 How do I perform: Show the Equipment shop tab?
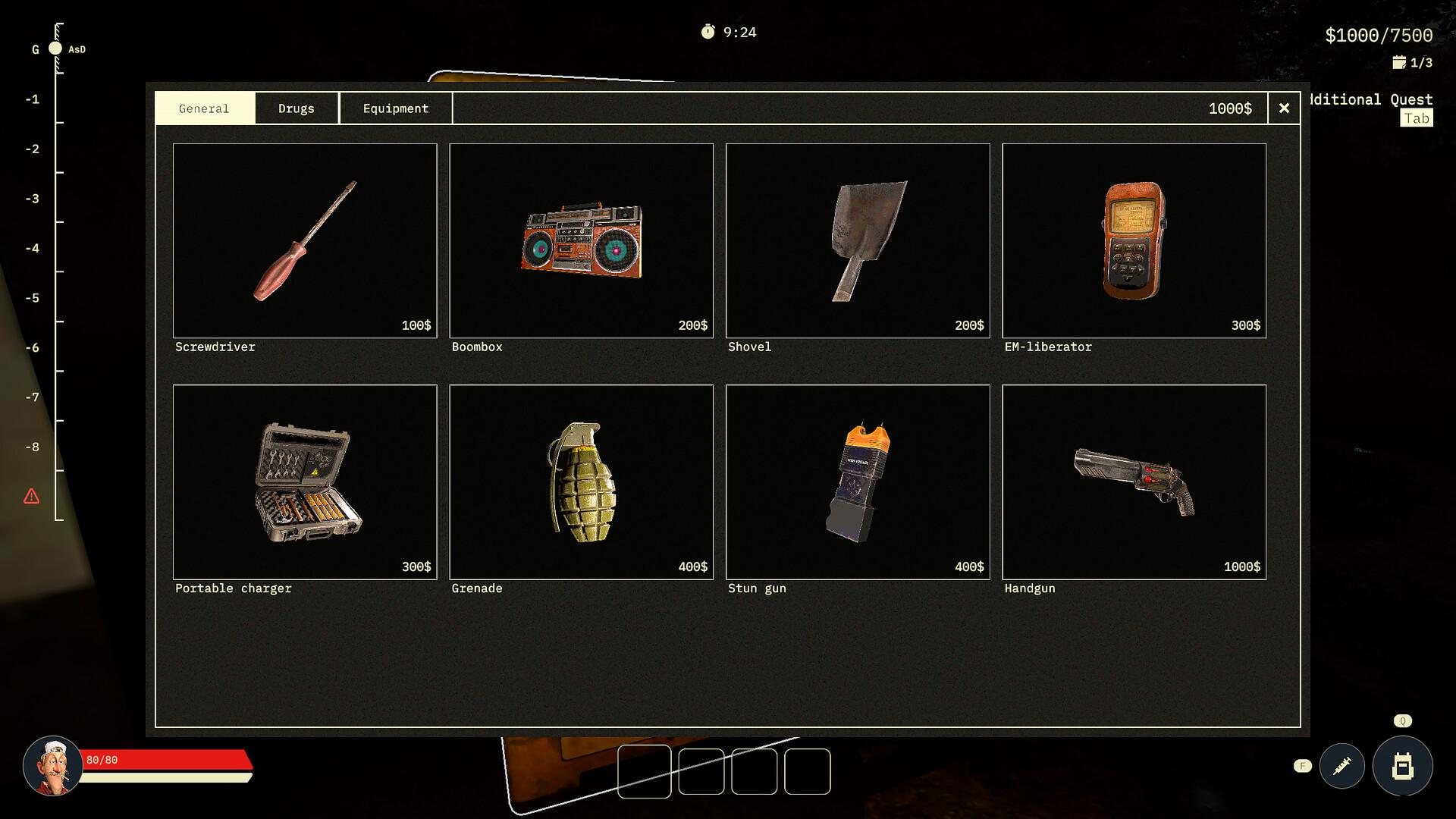(x=396, y=108)
